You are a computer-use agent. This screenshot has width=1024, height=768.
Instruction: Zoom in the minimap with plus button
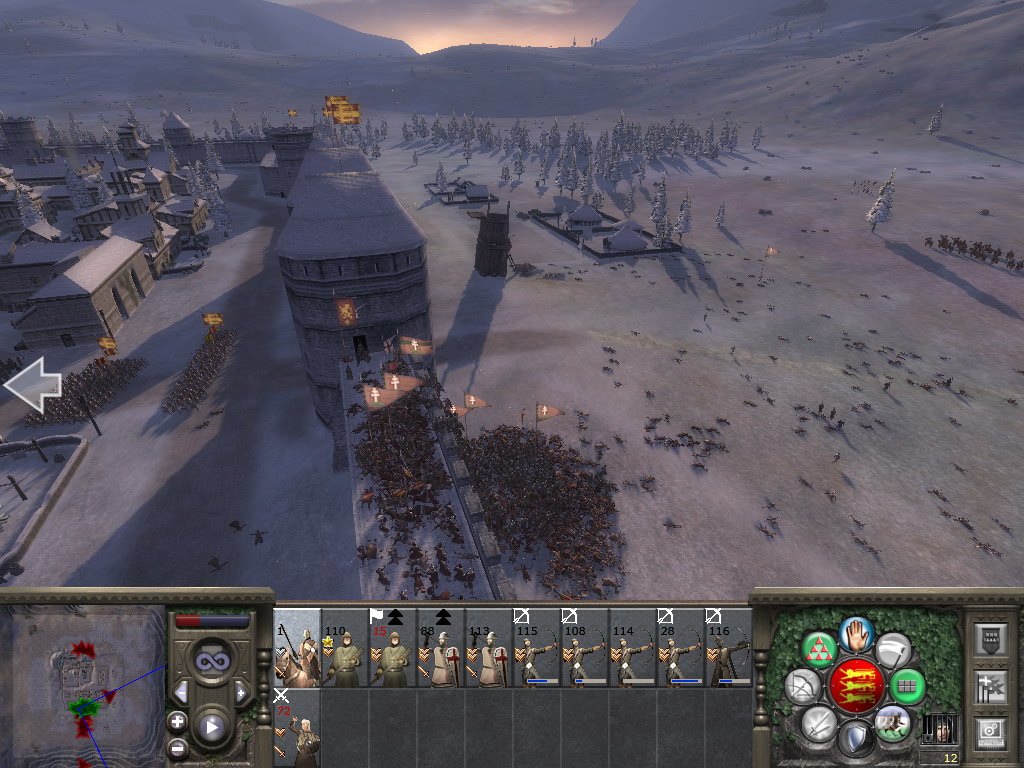(177, 721)
